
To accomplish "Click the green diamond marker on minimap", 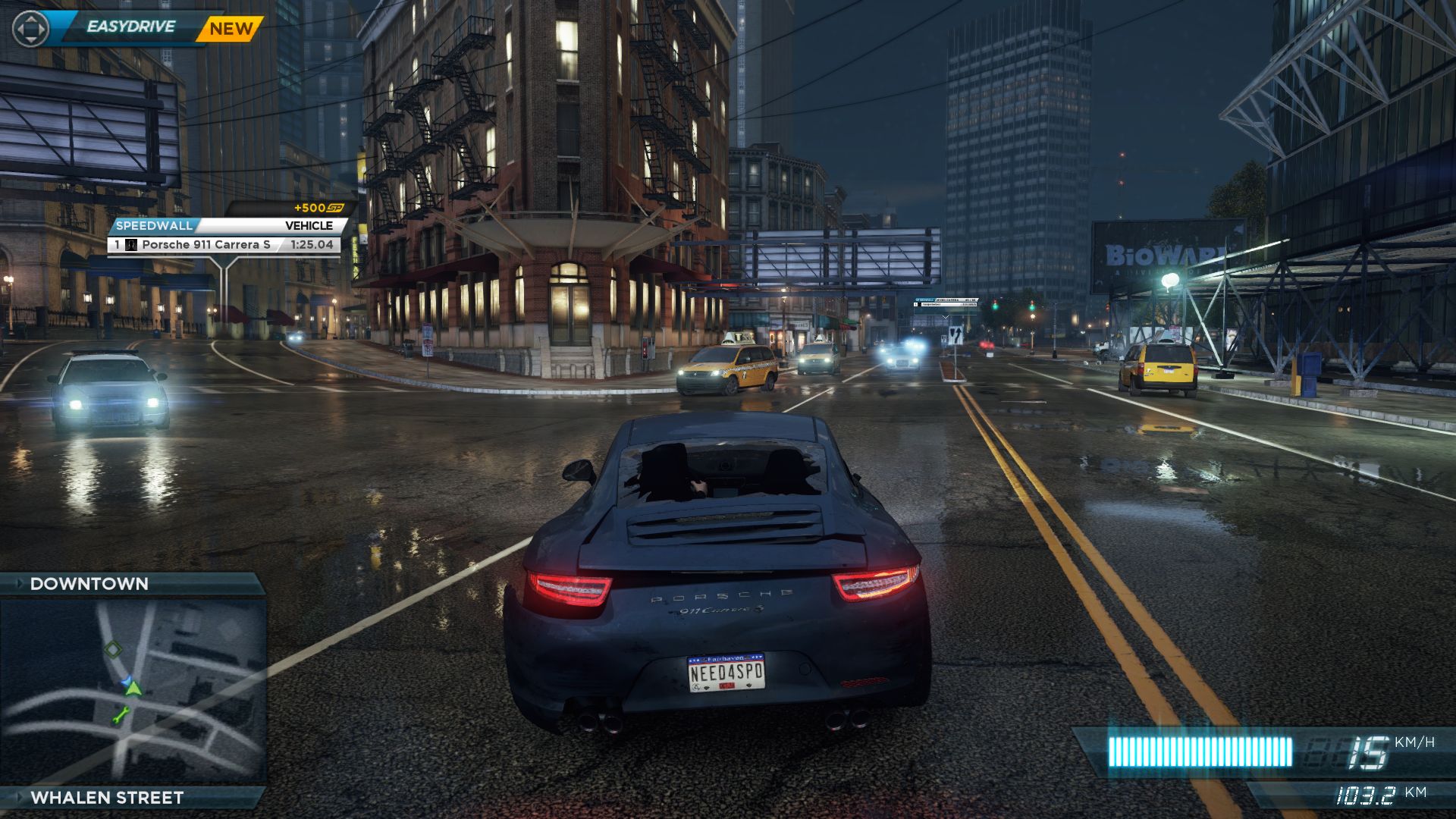I will click(x=113, y=648).
